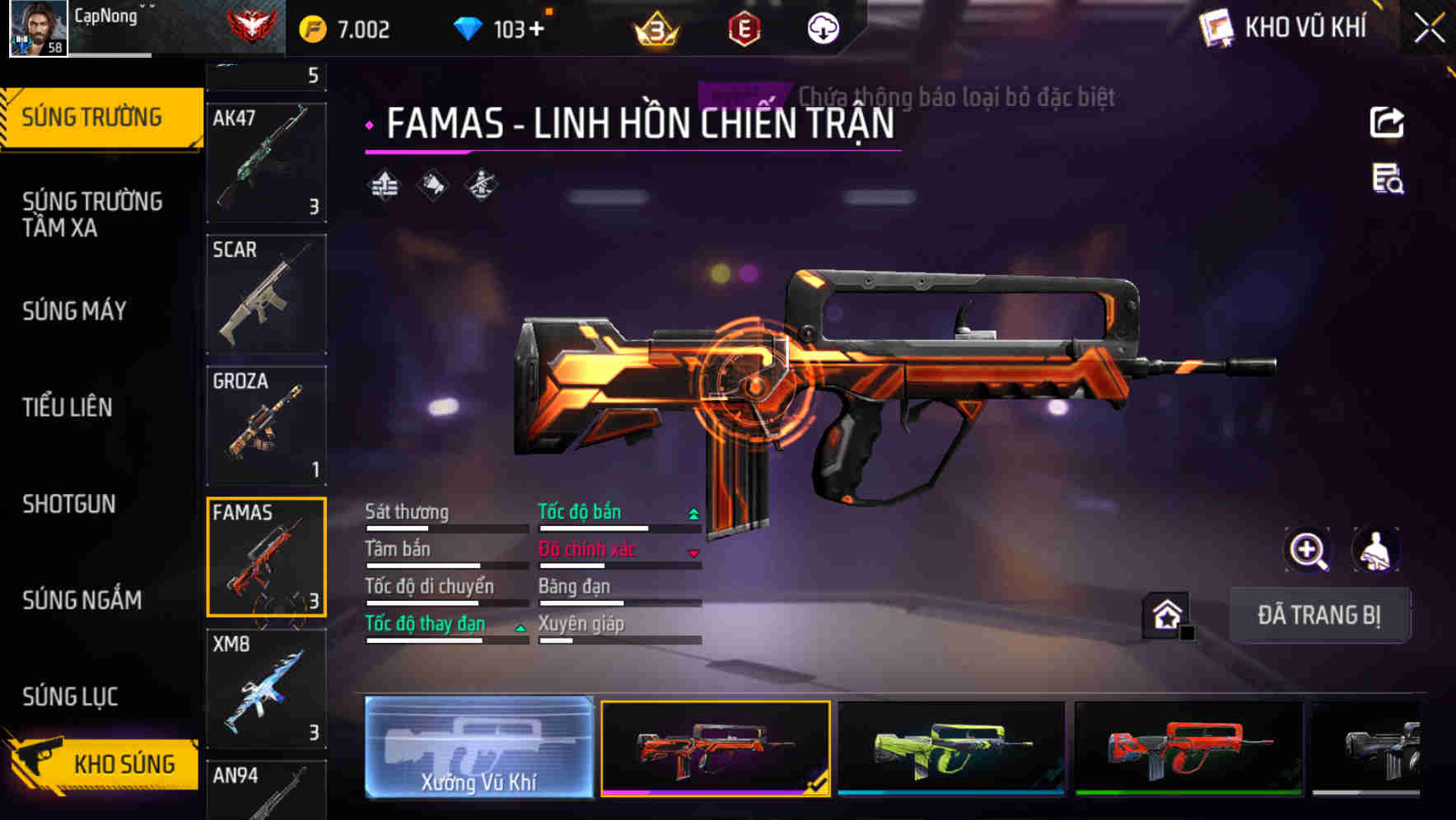Share the weapon skin

pos(1387,123)
